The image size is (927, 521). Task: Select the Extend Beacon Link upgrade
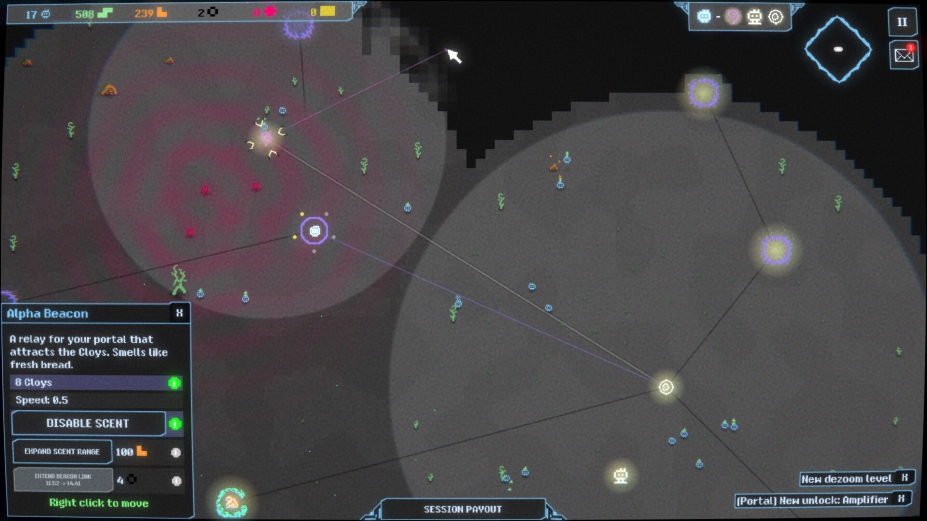click(62, 480)
